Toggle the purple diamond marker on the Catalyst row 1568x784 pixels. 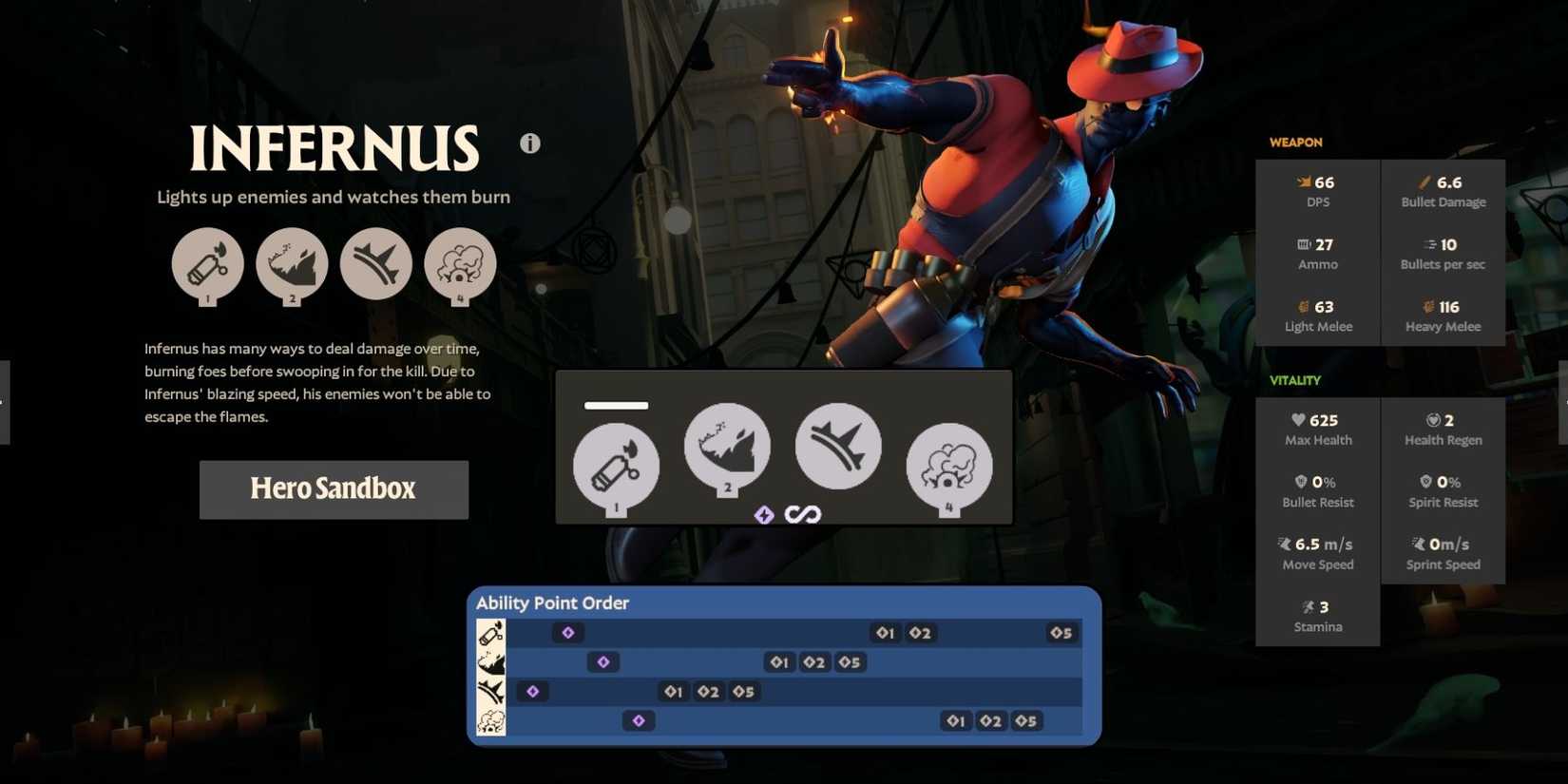(567, 632)
